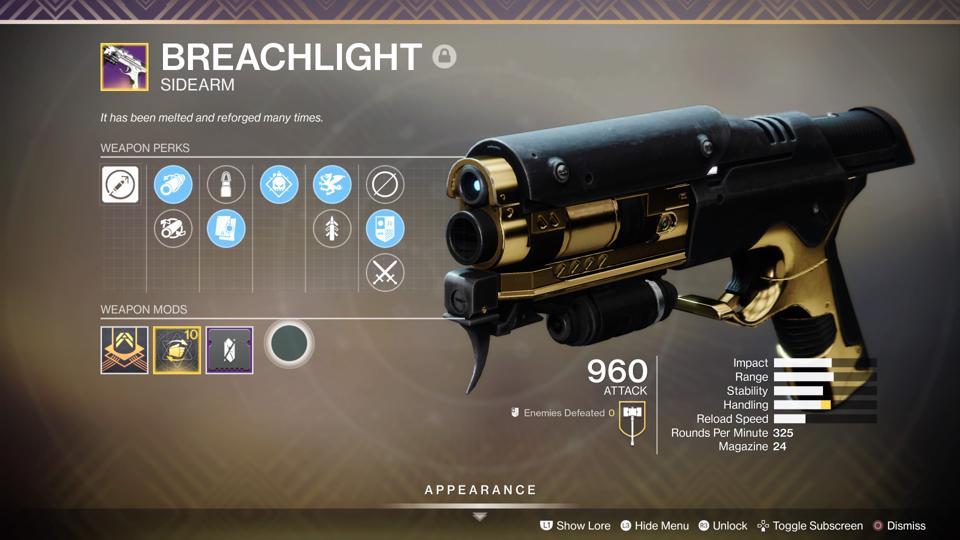Choose the unlit feathered arrow trait perk
960x540 pixels.
point(332,229)
